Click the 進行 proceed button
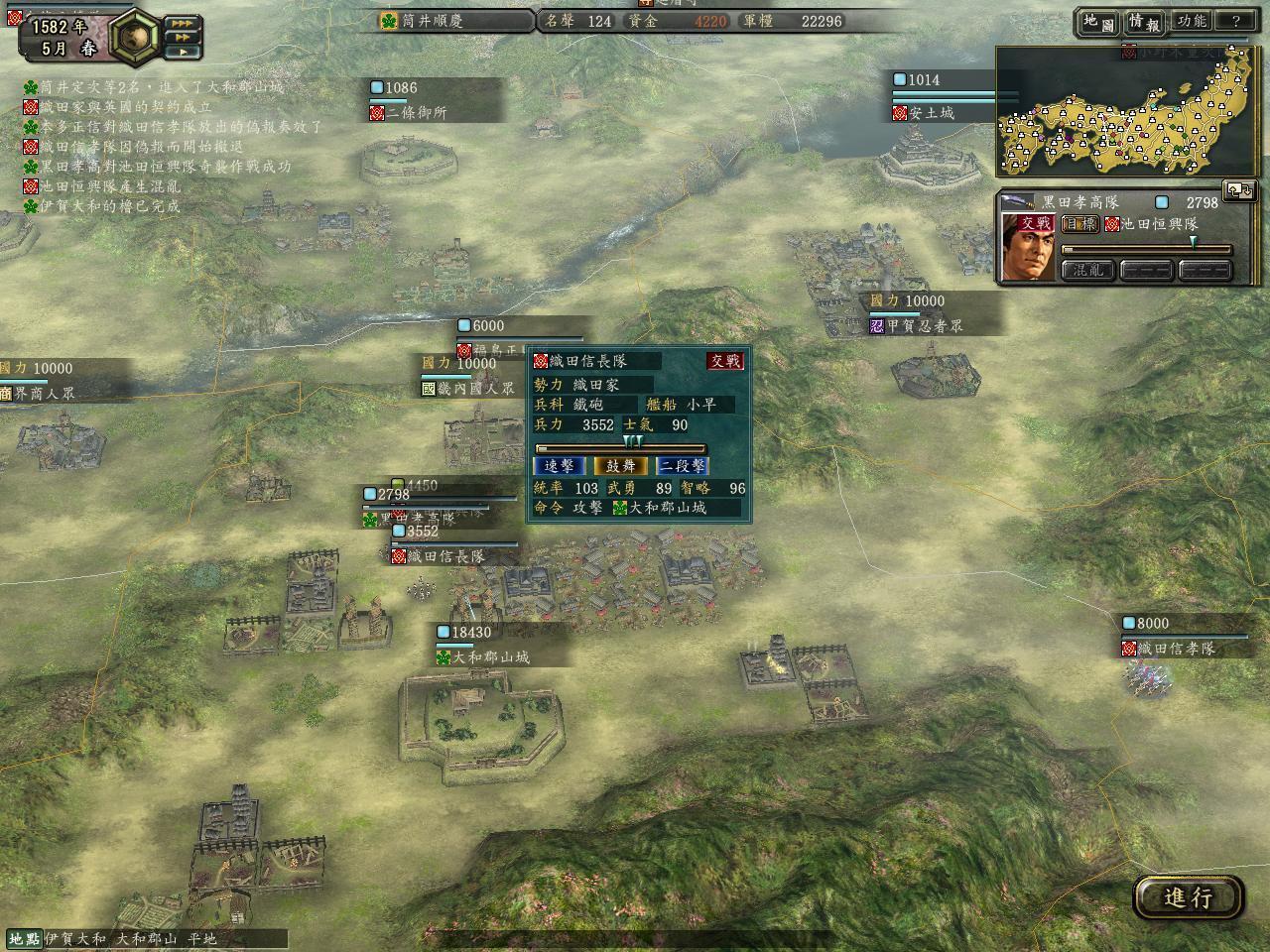The width and height of the screenshot is (1270, 952). pos(1188,897)
